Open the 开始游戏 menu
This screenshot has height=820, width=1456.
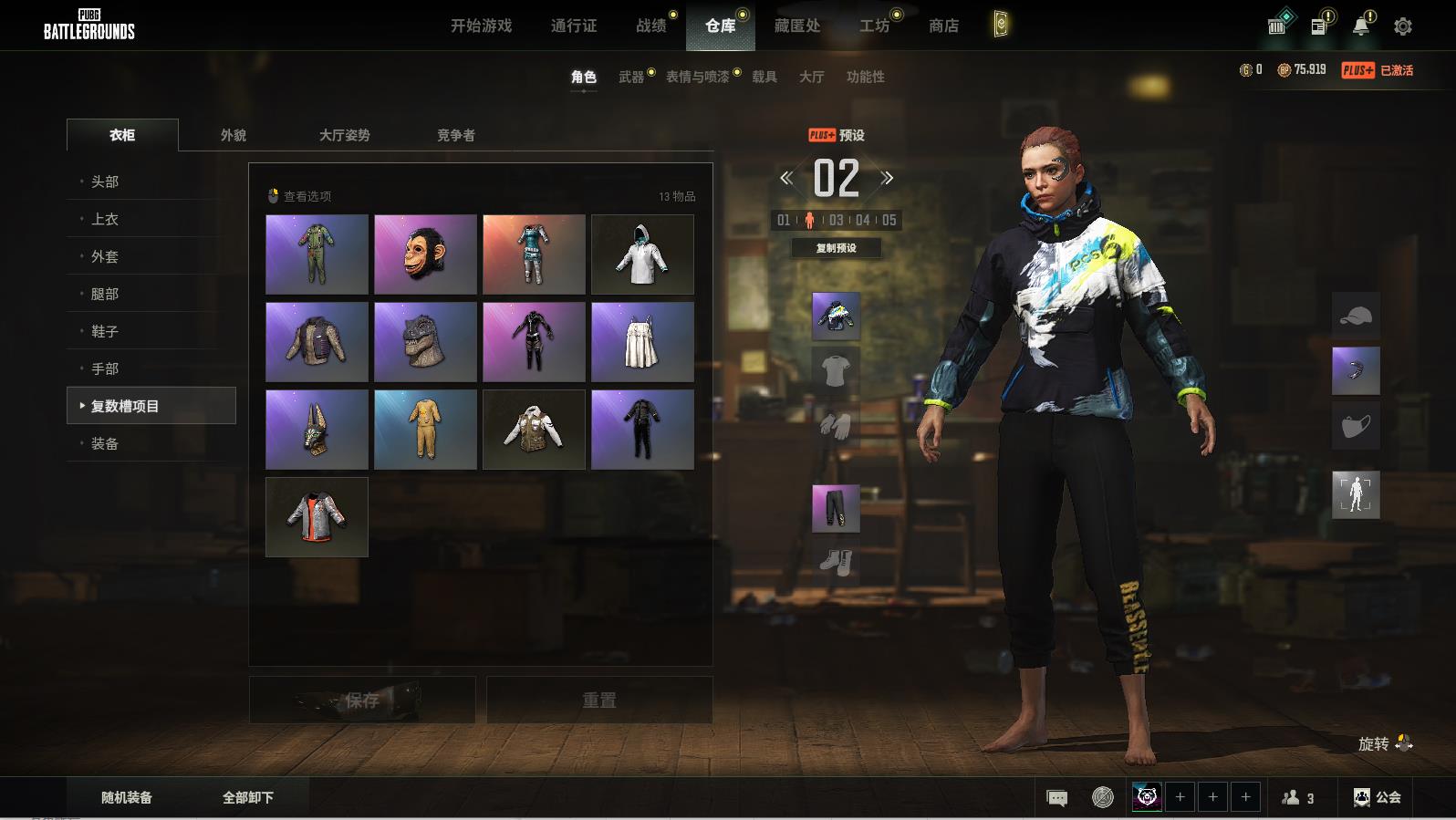click(481, 26)
